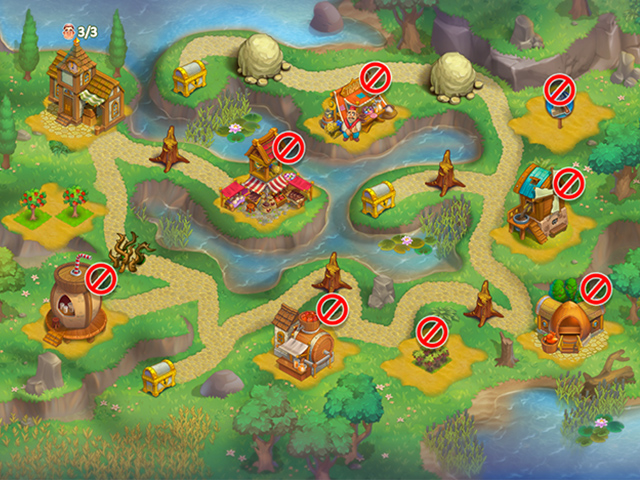Select the blocked marker on the blue-roof workshop
Screen dimensions: 640x480
[568, 184]
